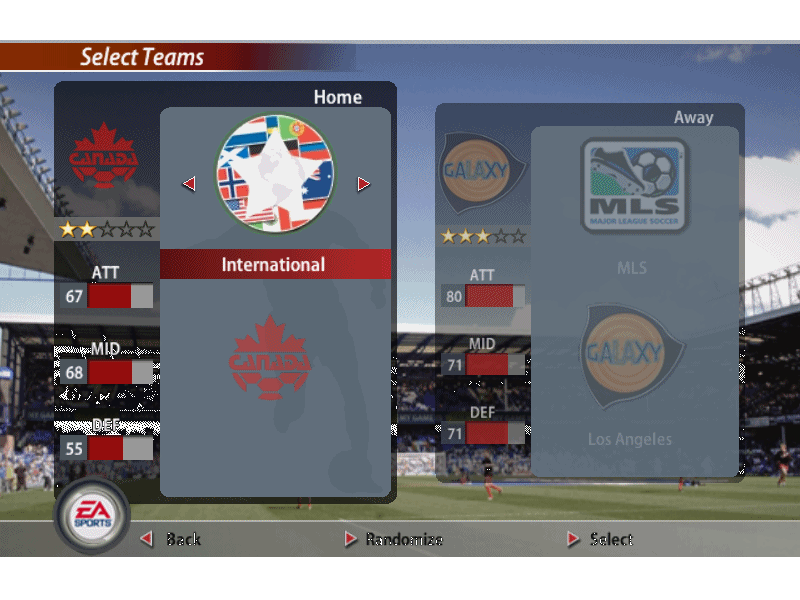The image size is (800, 600).
Task: Click the international flags globe emblem
Action: tap(276, 171)
